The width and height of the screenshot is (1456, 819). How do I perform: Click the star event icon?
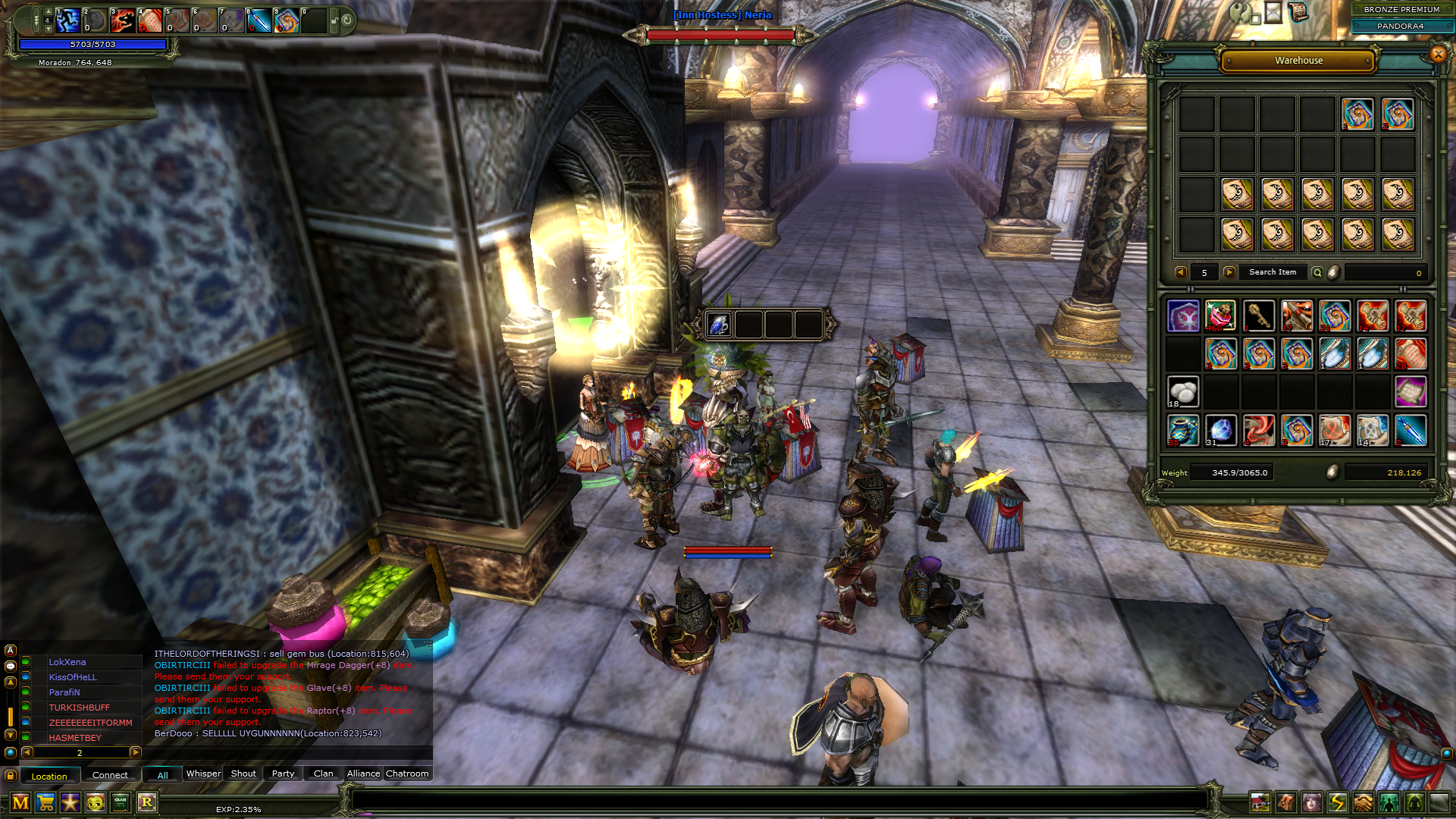pos(71,802)
